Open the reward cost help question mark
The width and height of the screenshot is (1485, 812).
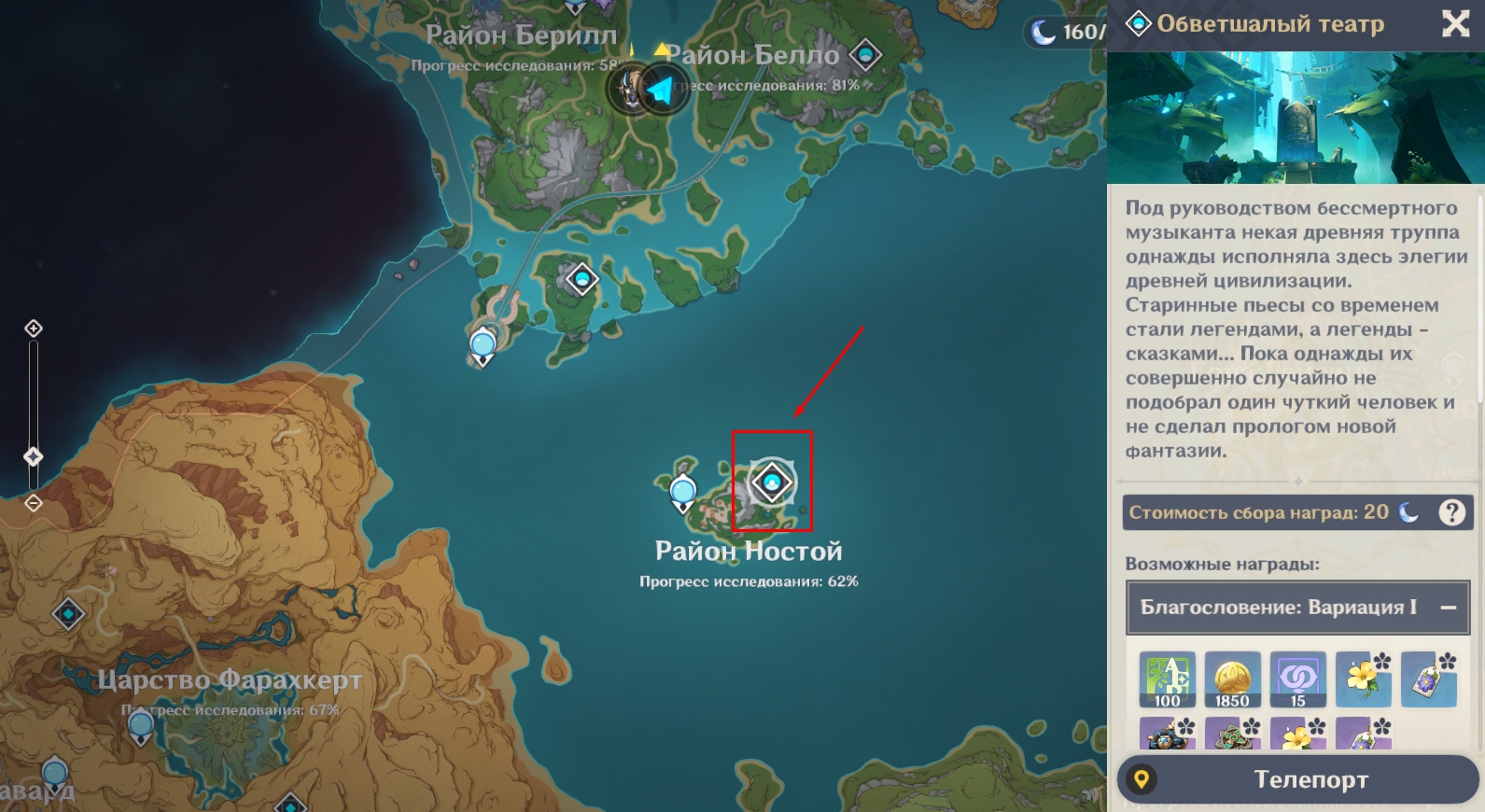[x=1451, y=512]
